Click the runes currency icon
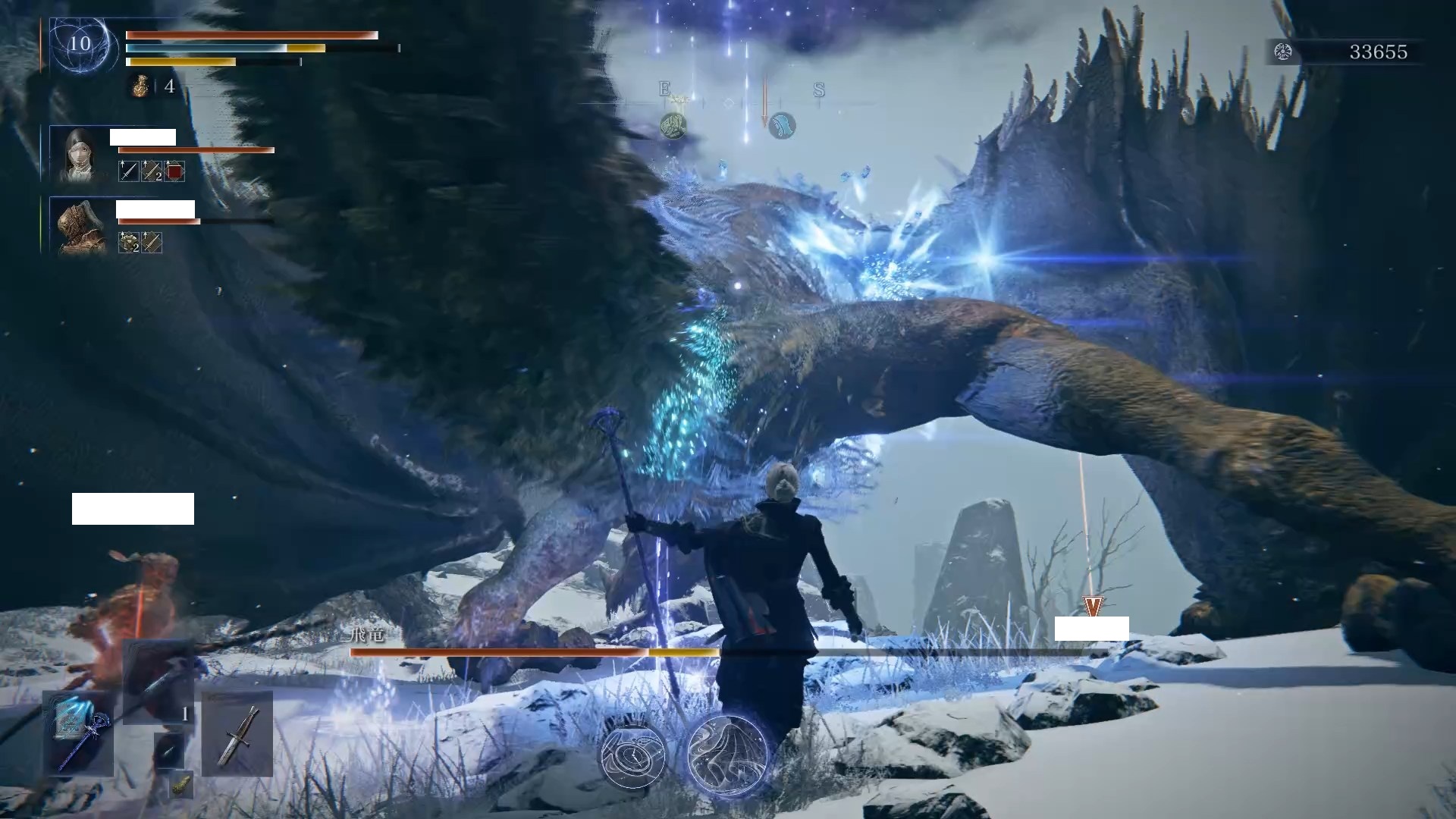The width and height of the screenshot is (1456, 819). [1283, 52]
